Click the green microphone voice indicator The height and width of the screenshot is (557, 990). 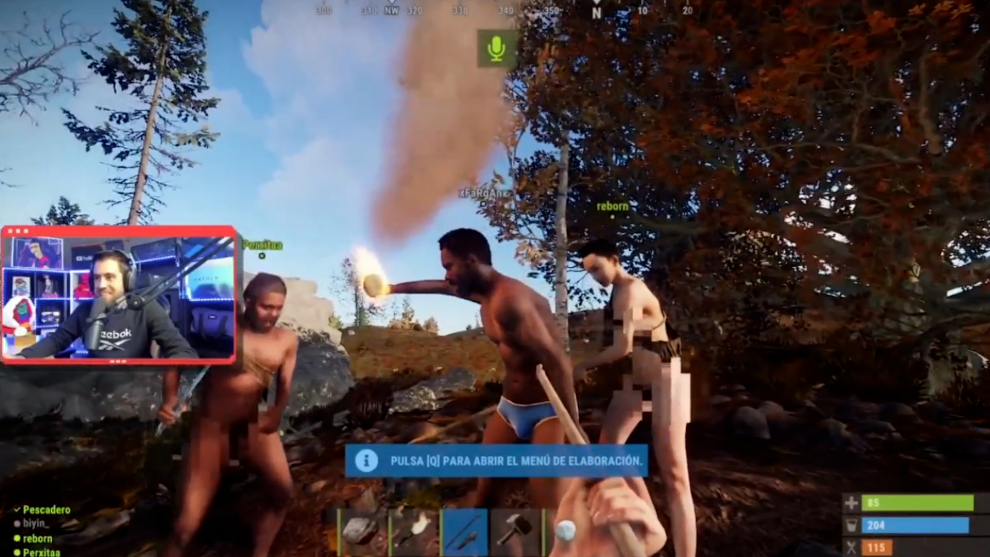pyautogui.click(x=496, y=48)
